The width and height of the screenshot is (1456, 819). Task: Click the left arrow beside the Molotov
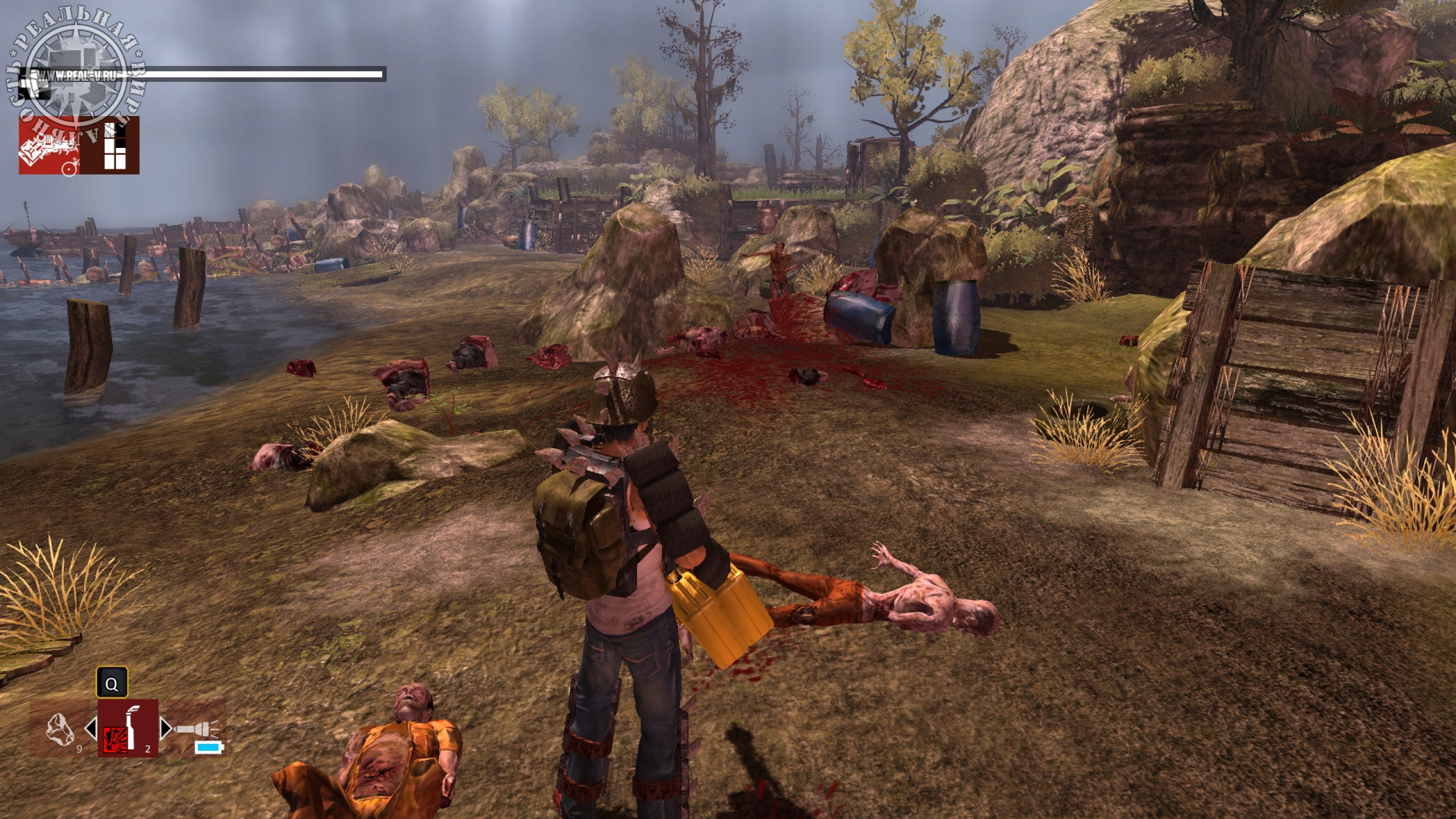[x=91, y=729]
